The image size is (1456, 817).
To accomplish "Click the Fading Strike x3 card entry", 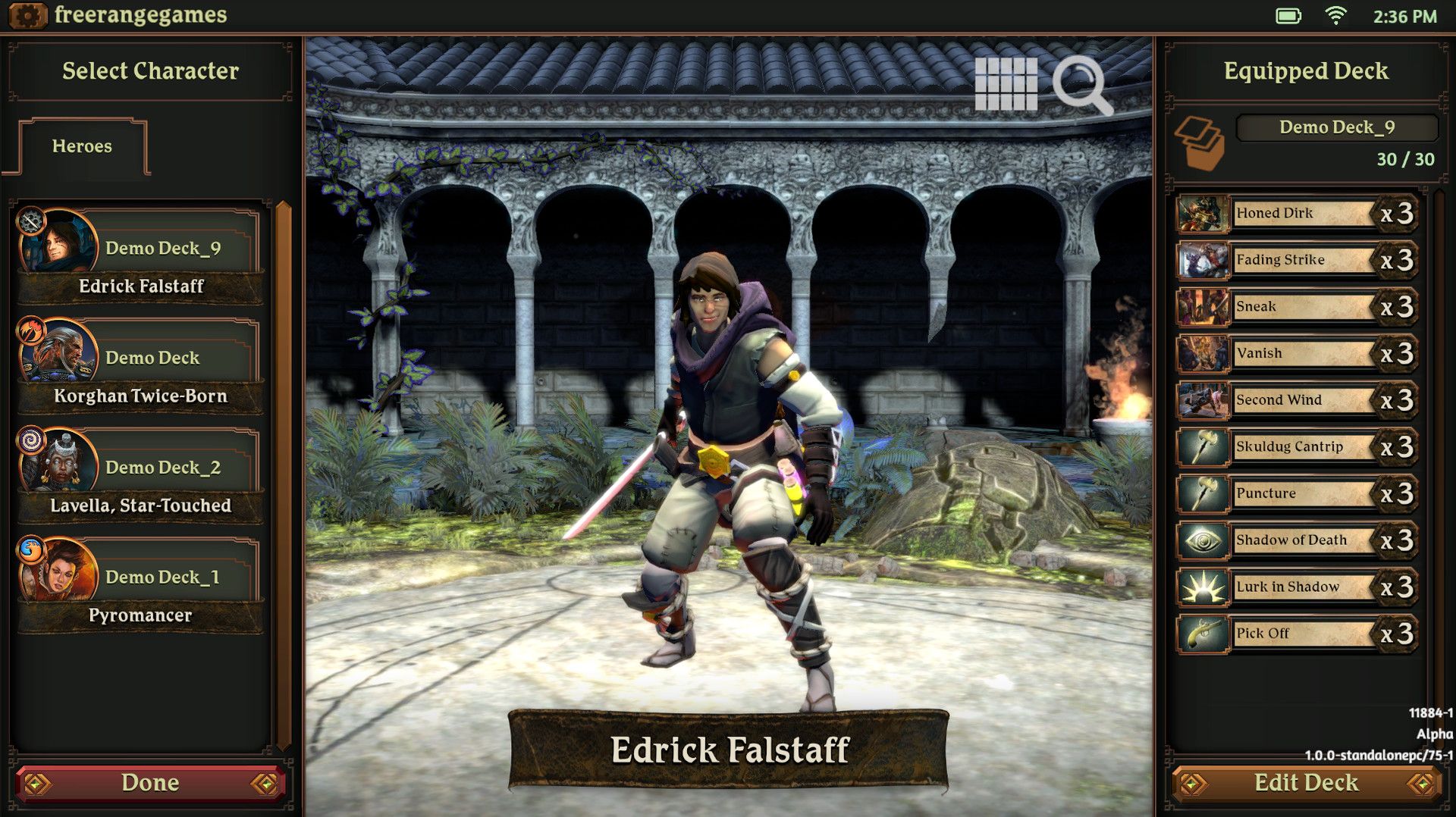I will pos(1297,260).
